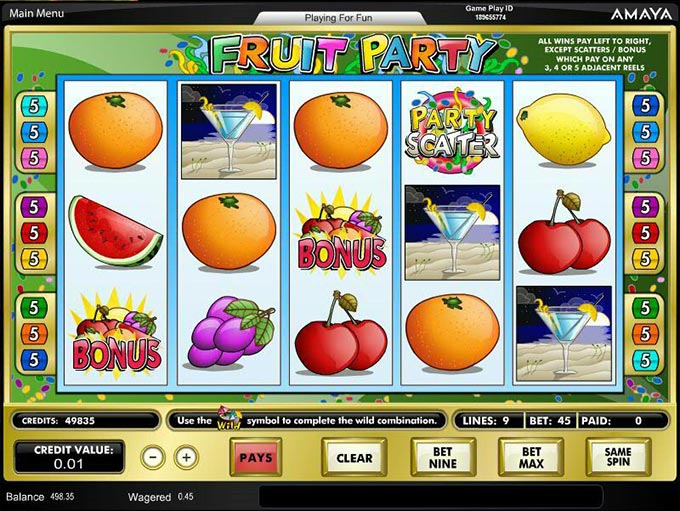680x511 pixels.
Task: Clear the current bet
Action: point(354,458)
